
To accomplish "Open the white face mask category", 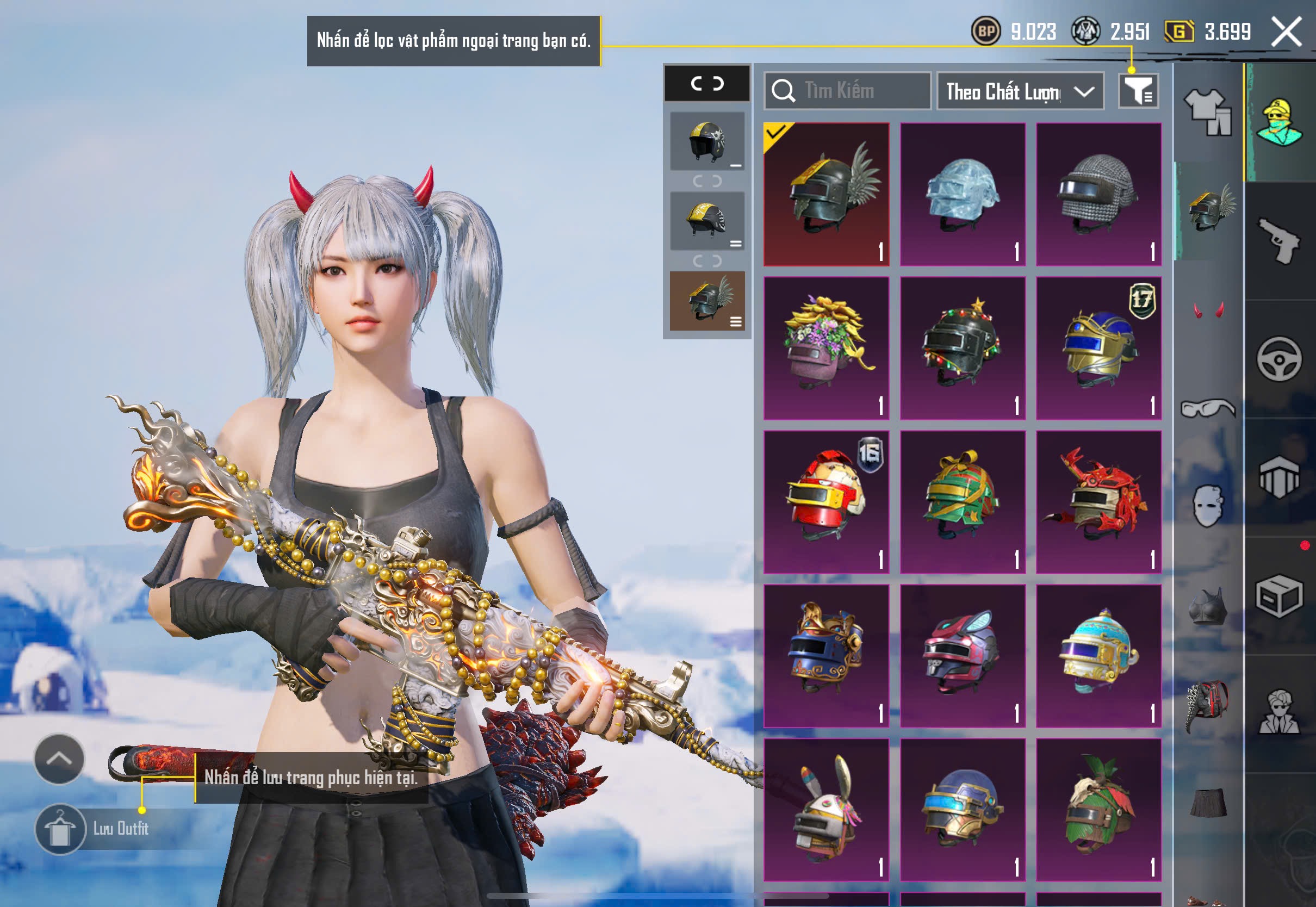I will [x=1208, y=506].
